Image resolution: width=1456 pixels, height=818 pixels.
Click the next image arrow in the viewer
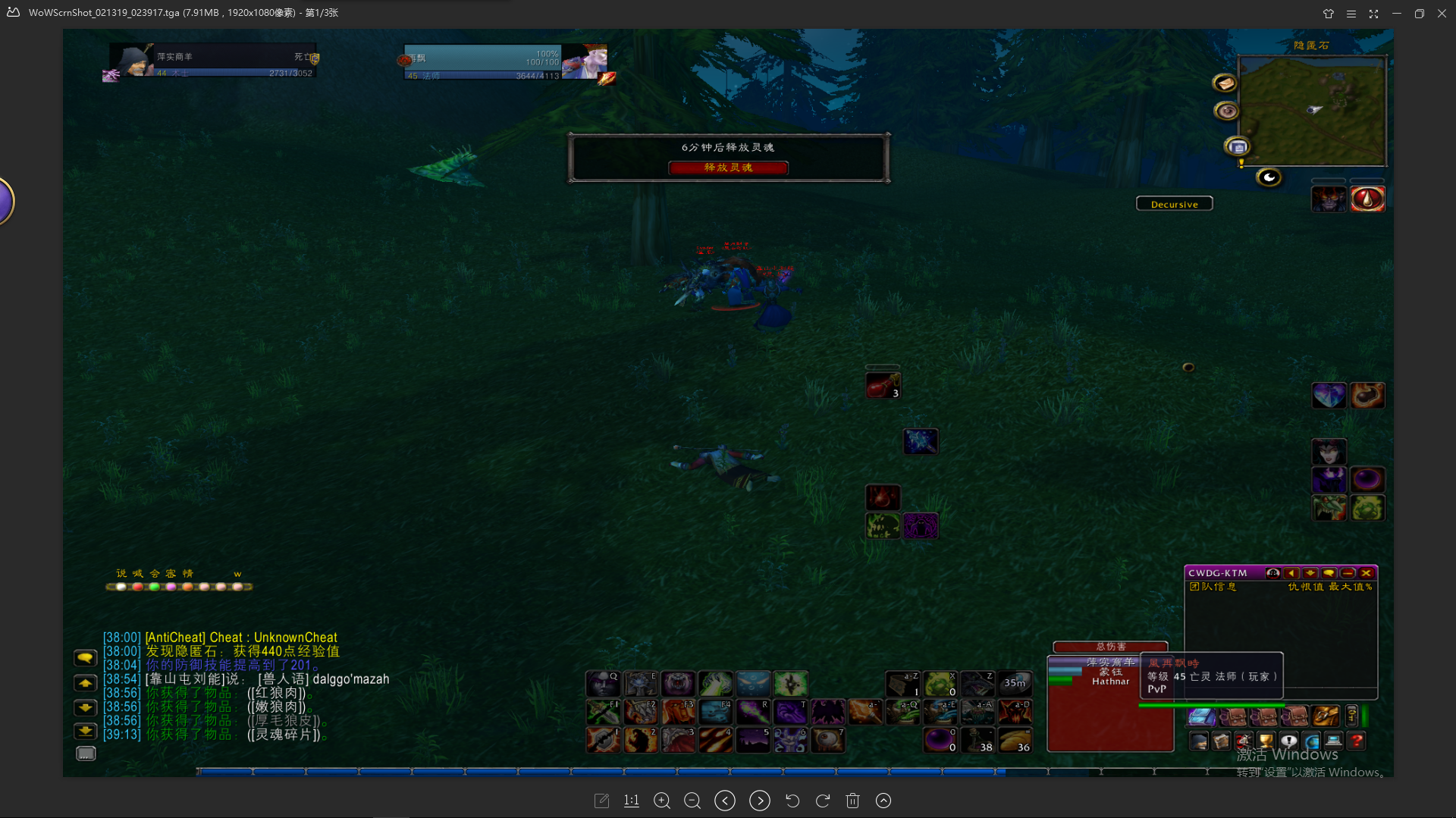(x=759, y=800)
